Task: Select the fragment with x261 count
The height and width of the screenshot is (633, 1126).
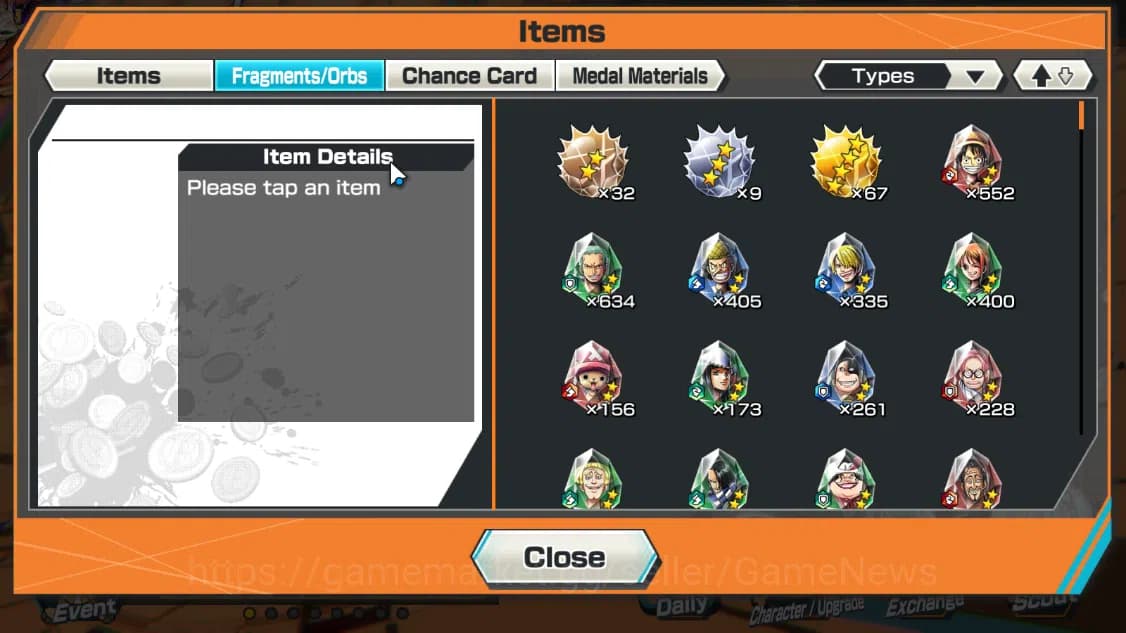Action: point(845,378)
